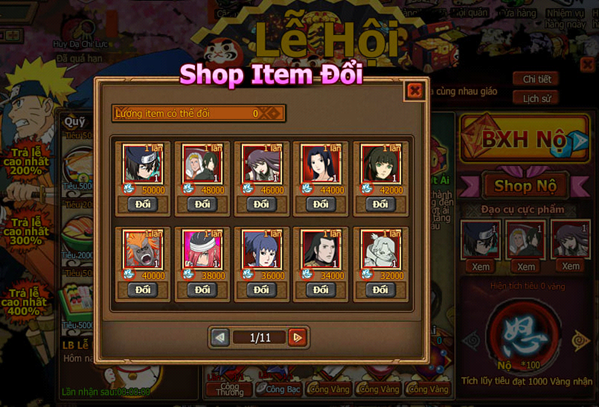Open the BXH Nộ ranking
Viewport: 600px width, 408px height.
click(524, 140)
